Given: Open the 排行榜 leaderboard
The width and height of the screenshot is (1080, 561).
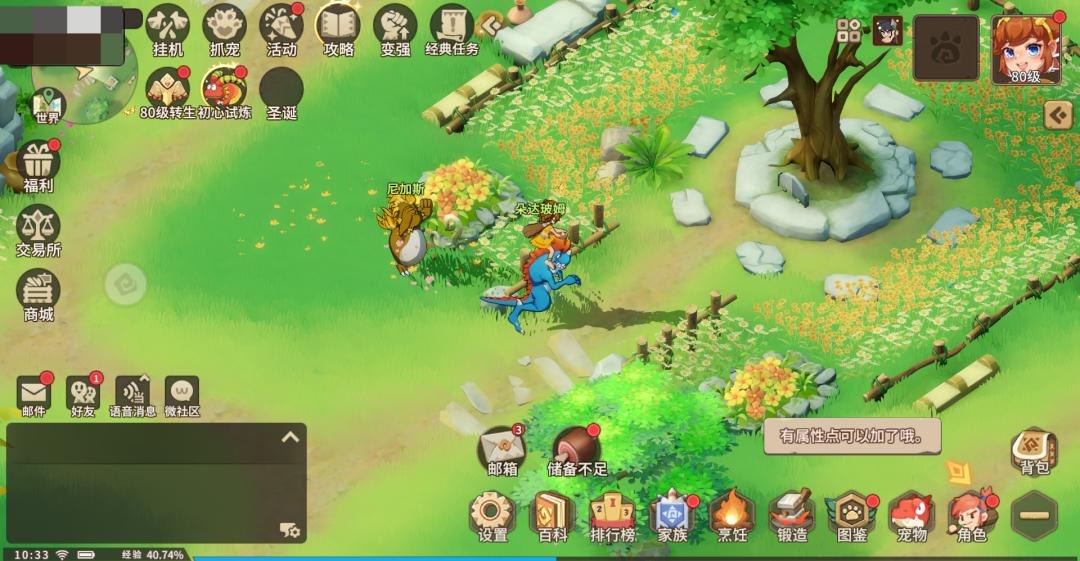Looking at the screenshot, I should tap(612, 514).
